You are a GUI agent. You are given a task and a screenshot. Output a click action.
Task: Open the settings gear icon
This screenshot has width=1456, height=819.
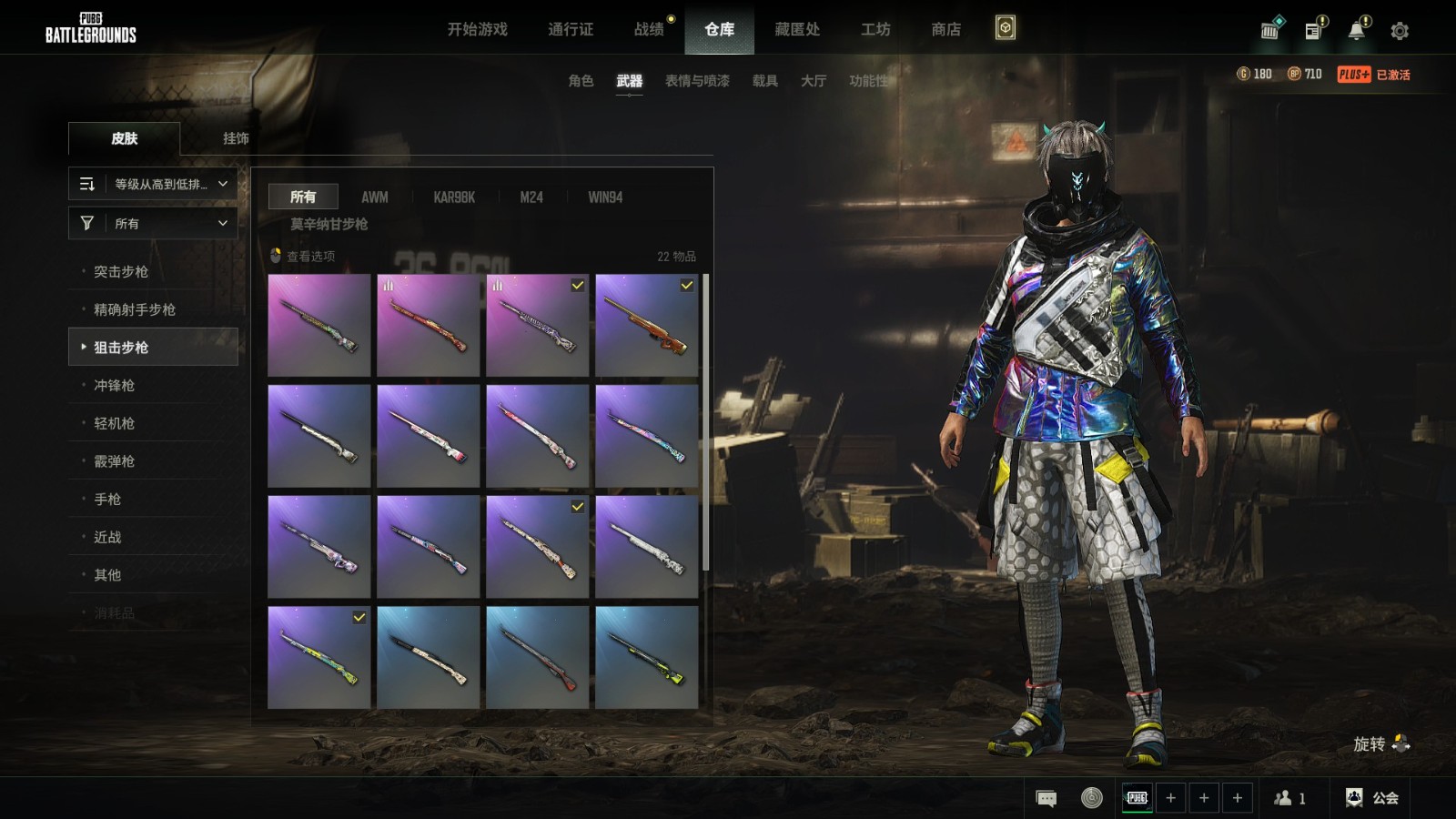click(x=1400, y=31)
